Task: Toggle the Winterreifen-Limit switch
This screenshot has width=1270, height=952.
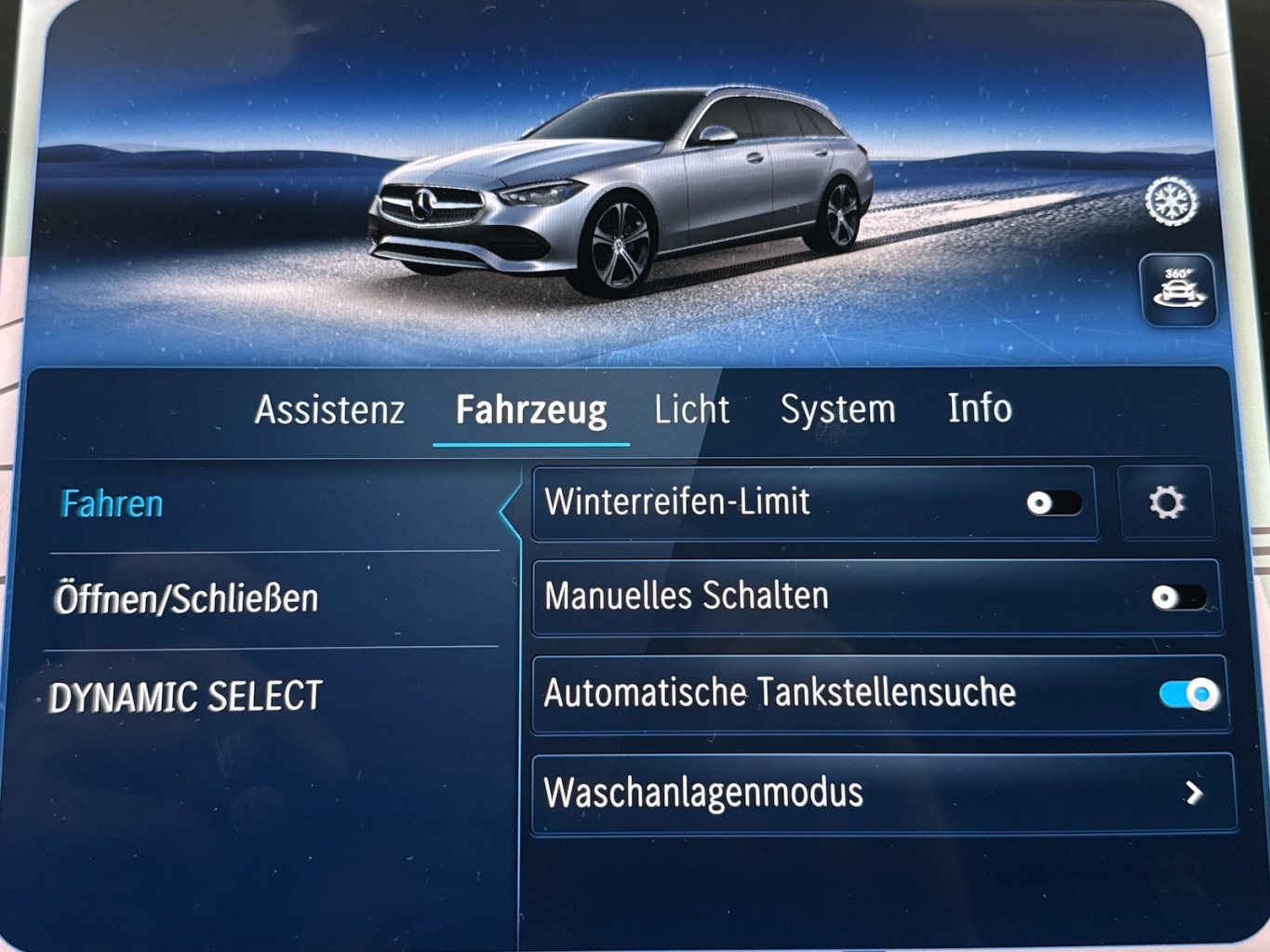Action: 1053,503
